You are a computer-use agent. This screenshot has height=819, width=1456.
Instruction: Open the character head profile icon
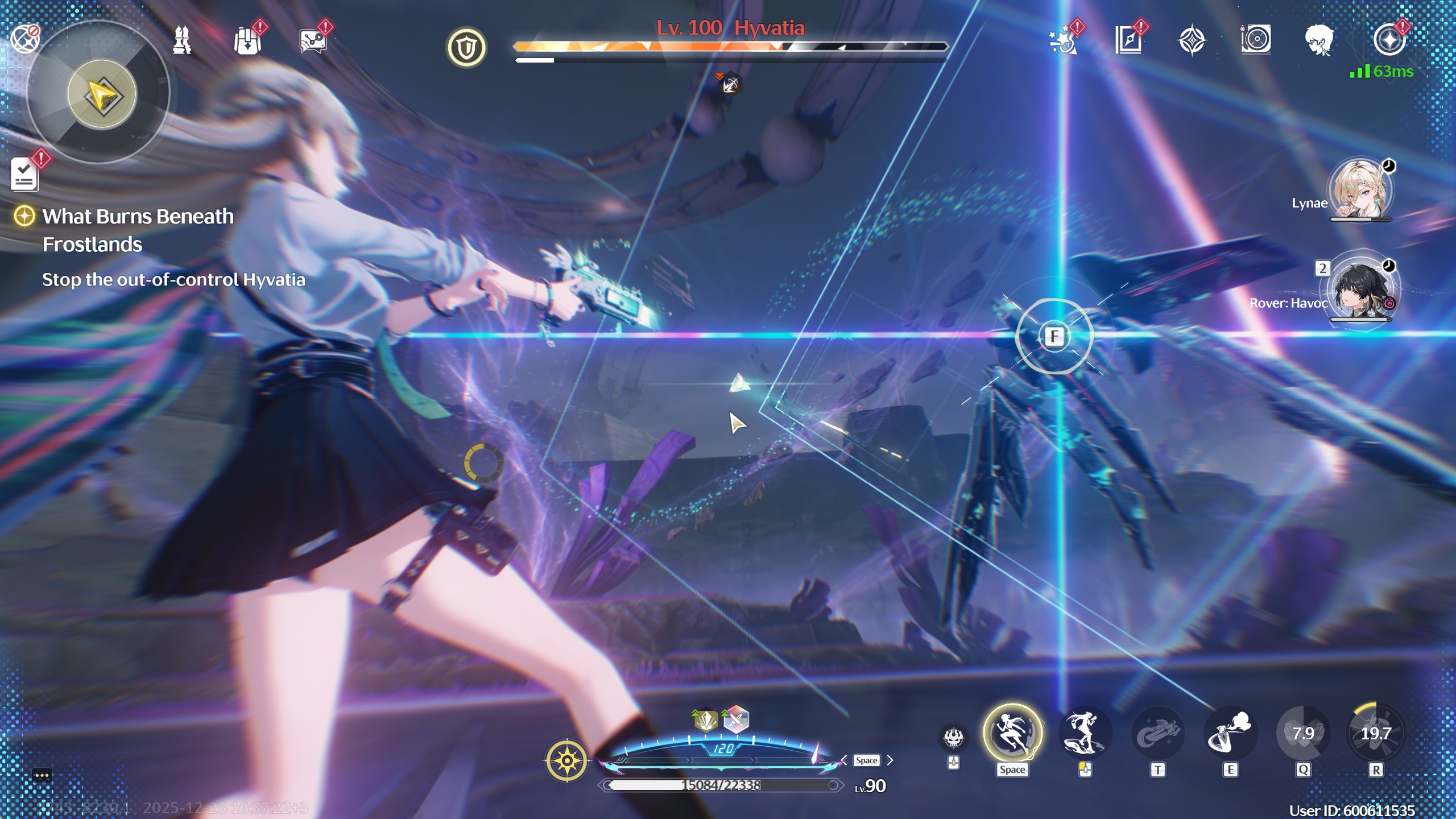pos(1319,40)
